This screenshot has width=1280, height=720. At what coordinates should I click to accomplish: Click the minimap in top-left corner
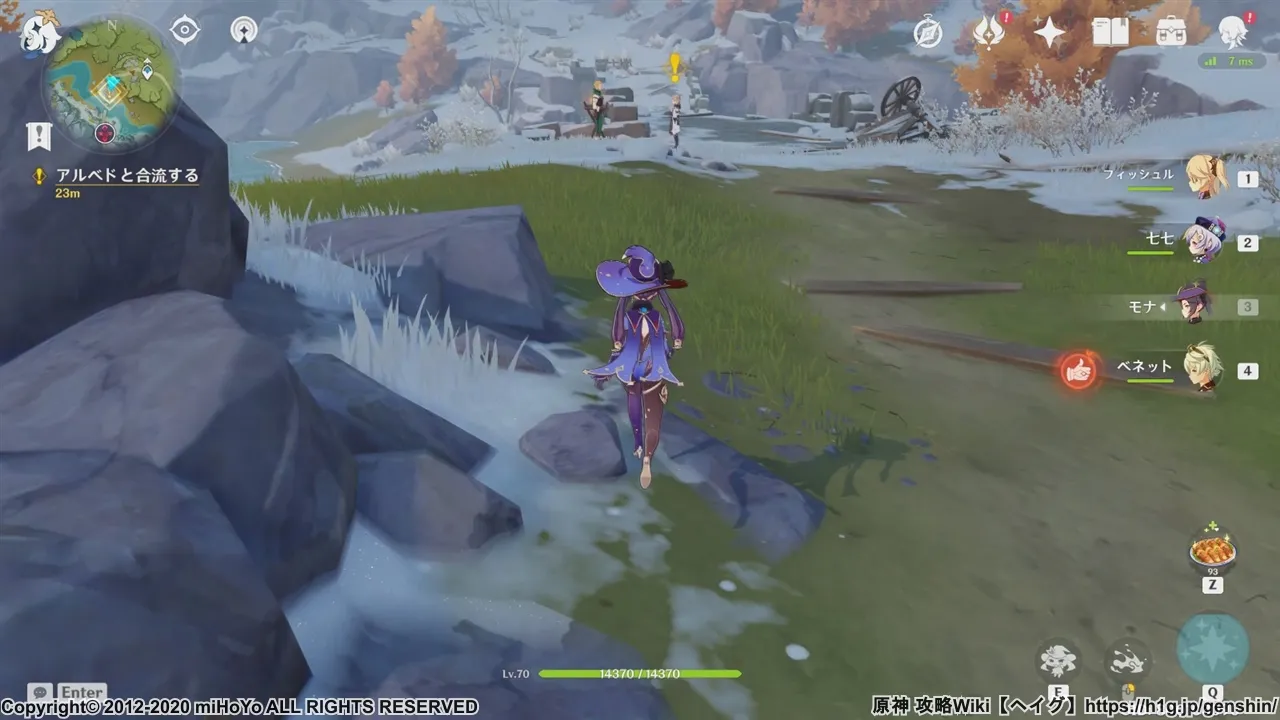[x=110, y=85]
